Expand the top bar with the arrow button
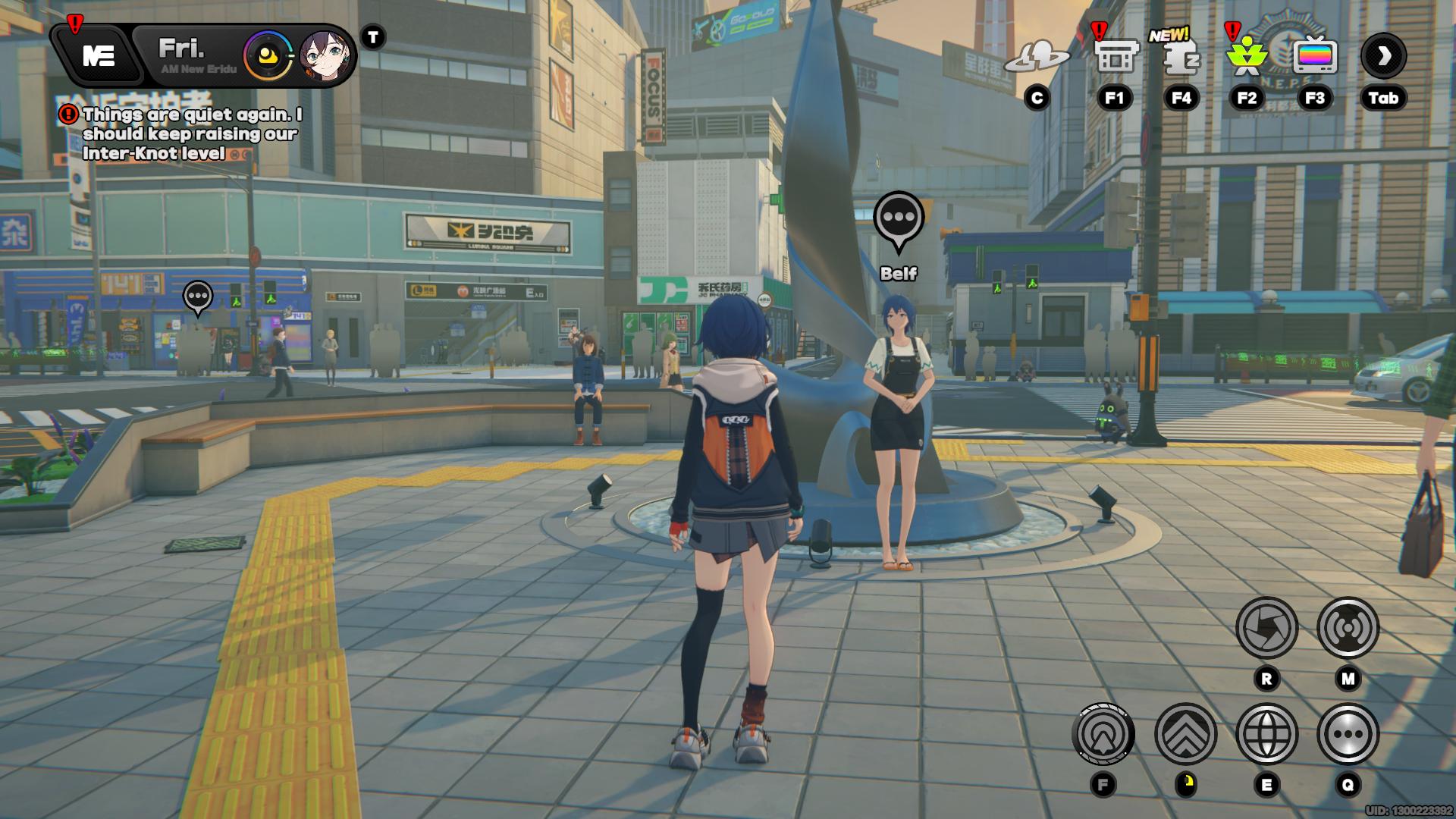 [1383, 56]
